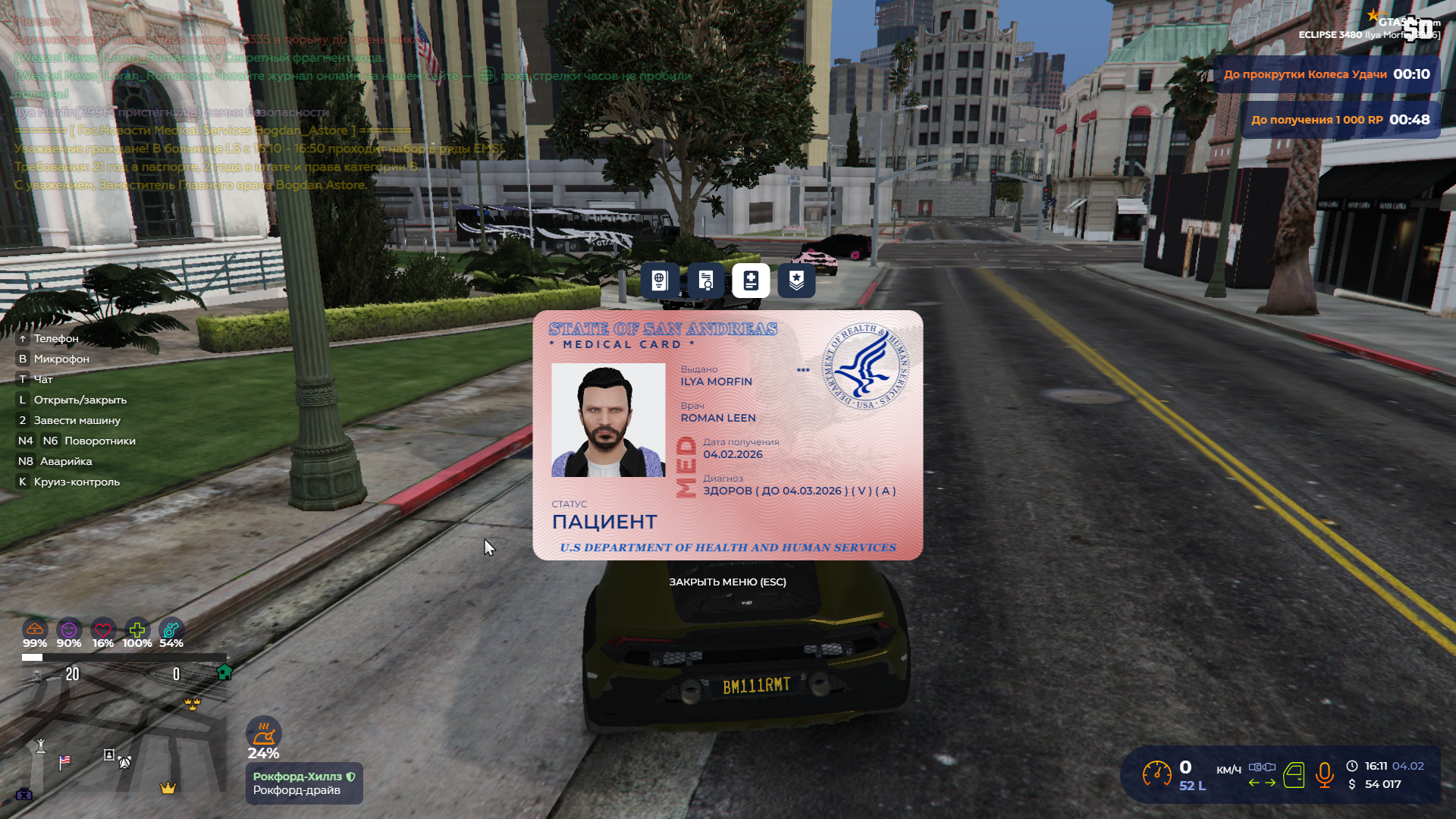This screenshot has height=819, width=1456.
Task: Click the 1 000 RP reward timer banner
Action: (1340, 120)
